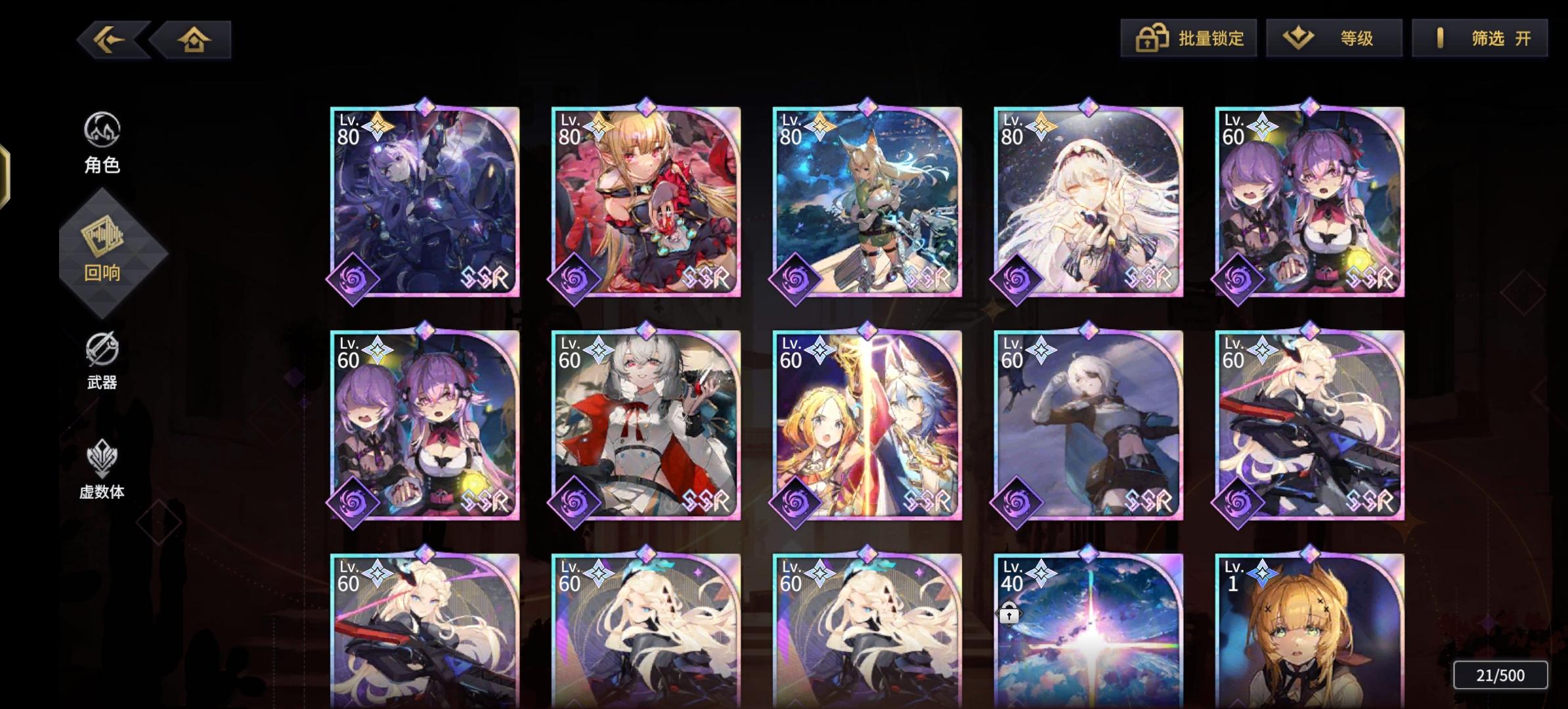
Task: Toggle the lock on the Lv.40 starry echo
Action: (x=1009, y=613)
